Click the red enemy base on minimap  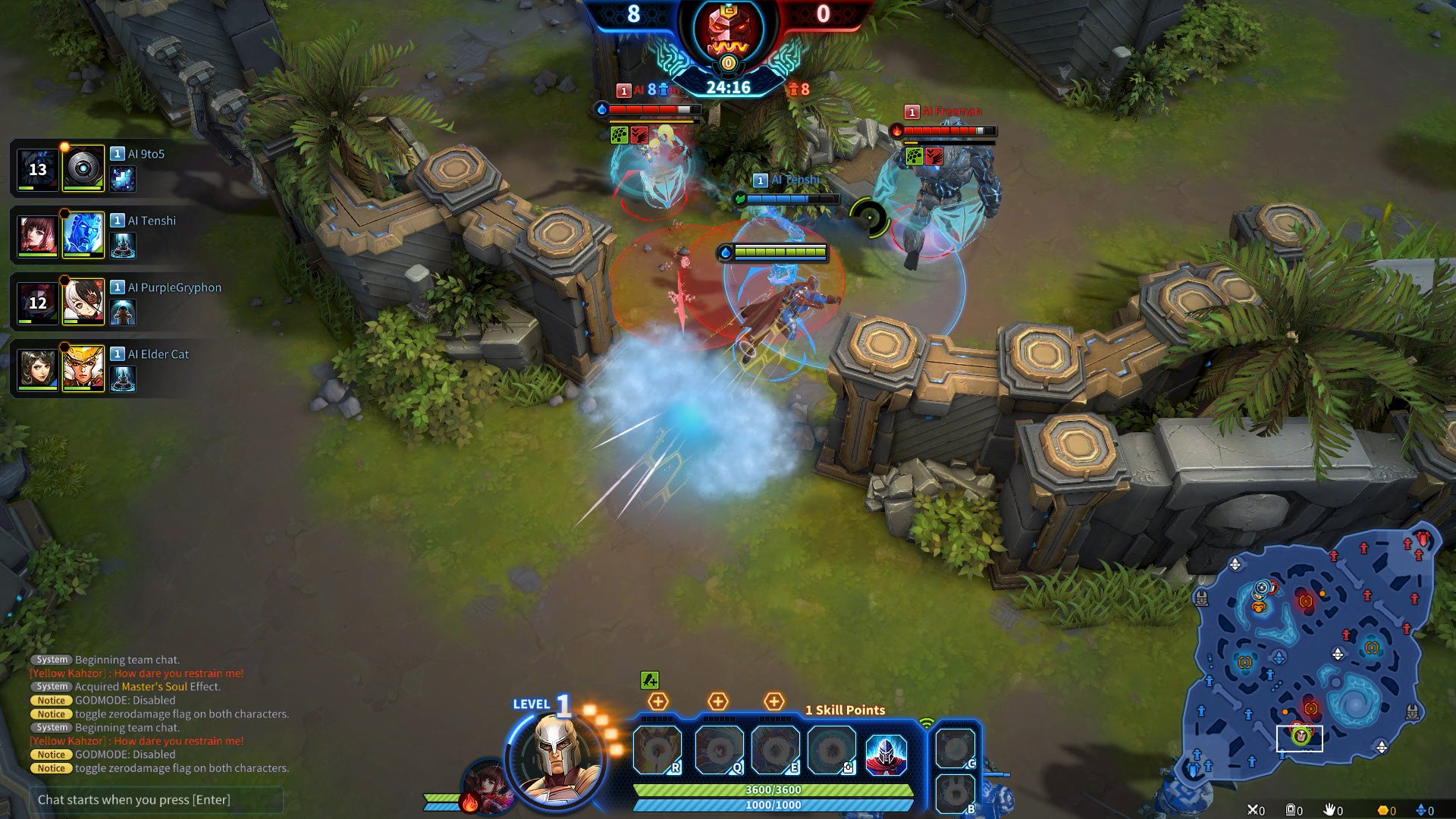pos(1422,538)
